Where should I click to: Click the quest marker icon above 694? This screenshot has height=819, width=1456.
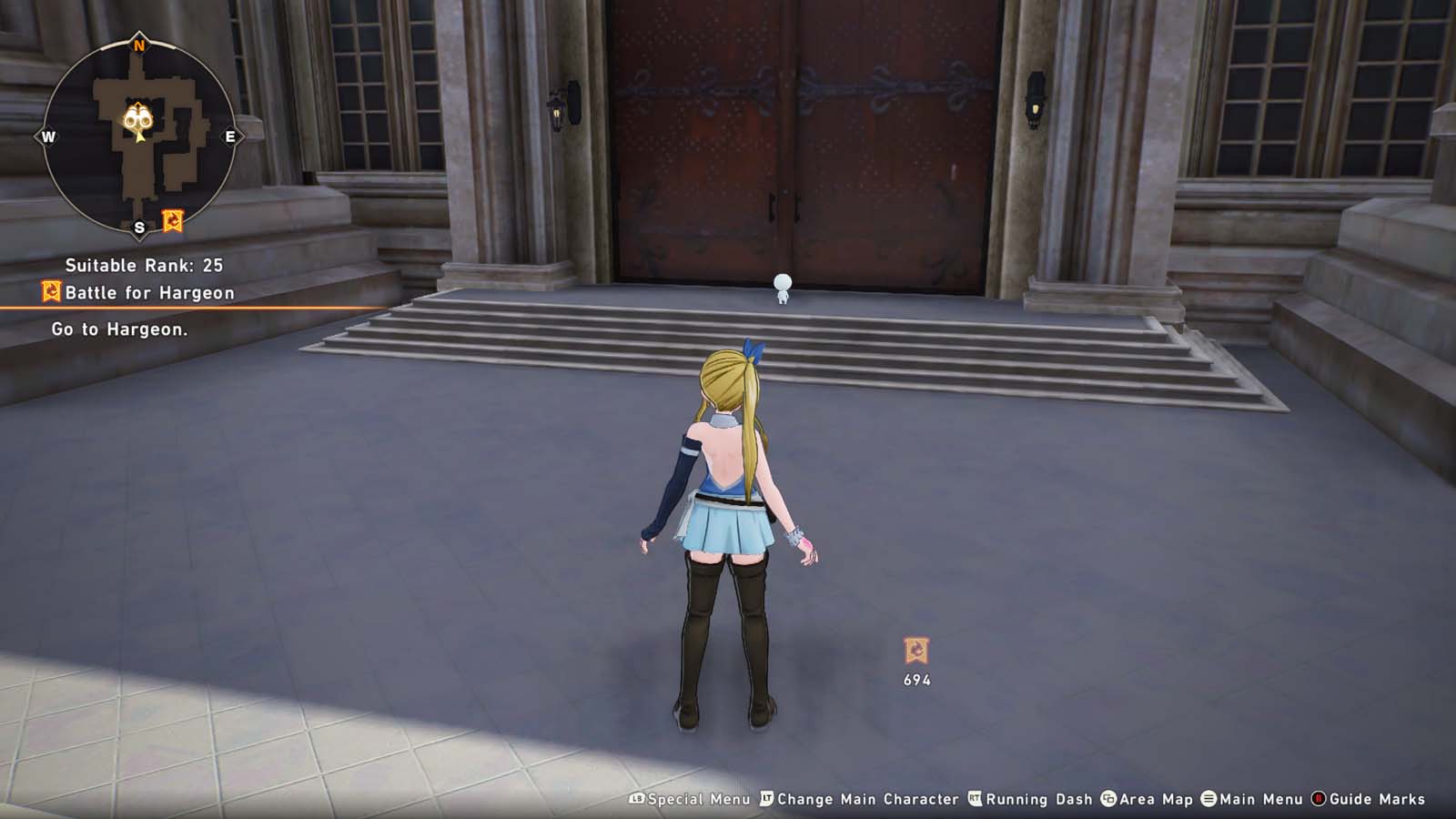coord(916,648)
